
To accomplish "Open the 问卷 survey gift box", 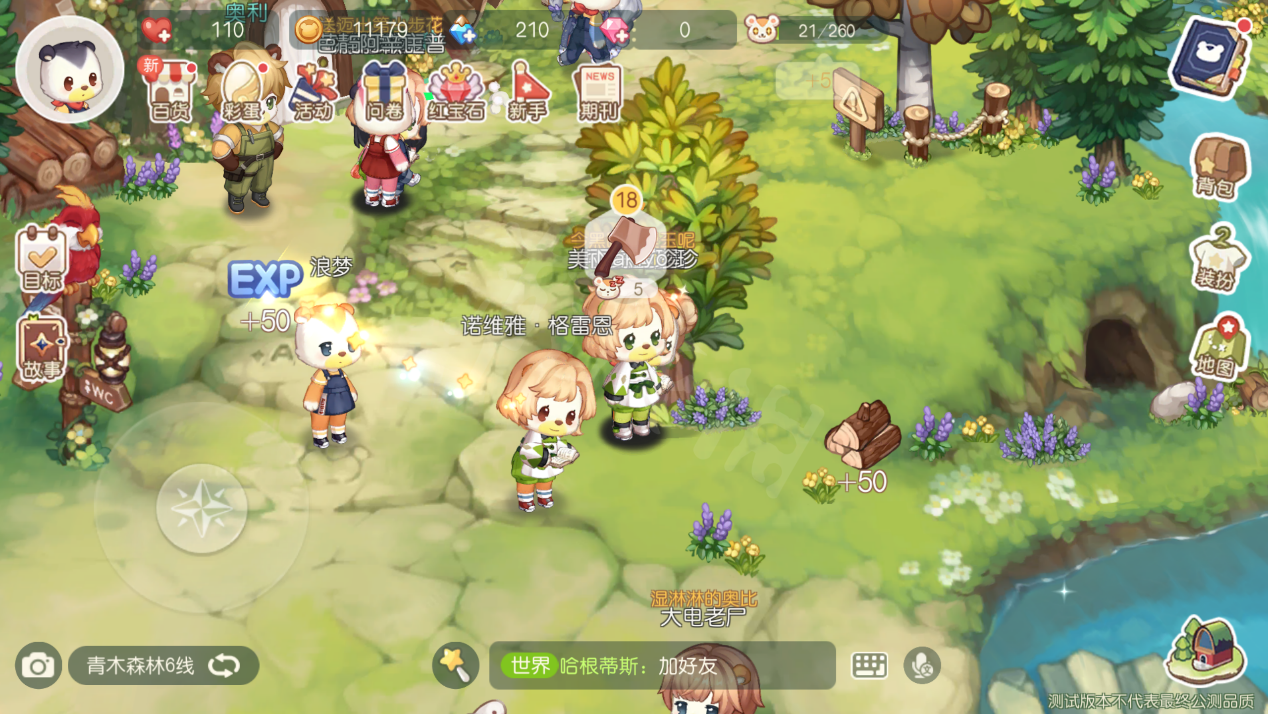I will 383,90.
